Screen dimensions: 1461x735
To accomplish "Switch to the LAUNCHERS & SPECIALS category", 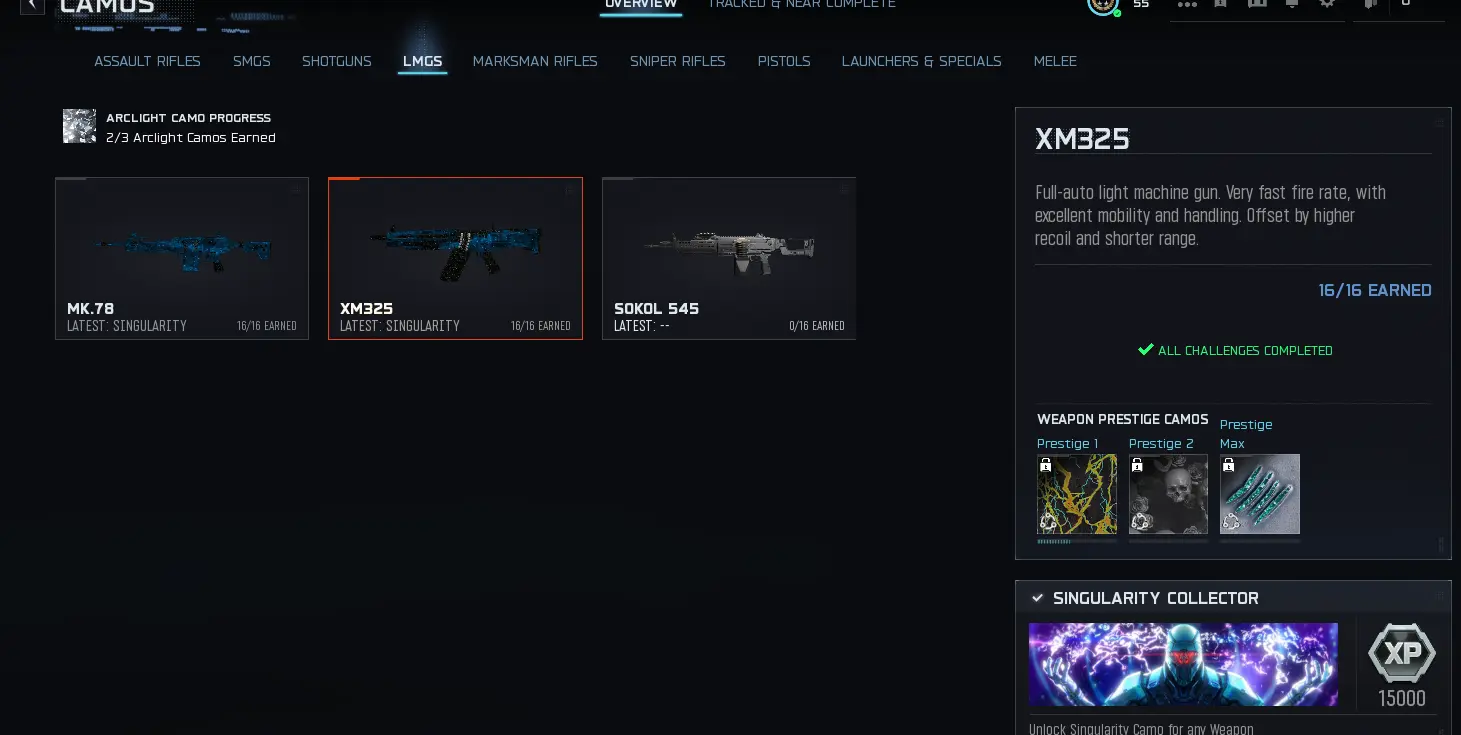I will pos(921,61).
